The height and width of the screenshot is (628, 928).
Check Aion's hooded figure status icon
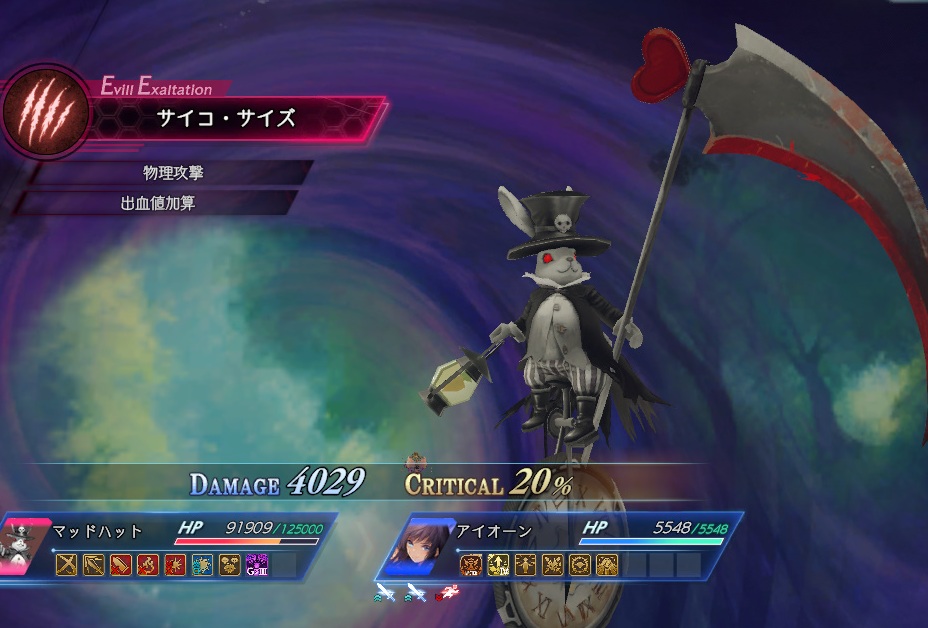pyautogui.click(x=607, y=565)
